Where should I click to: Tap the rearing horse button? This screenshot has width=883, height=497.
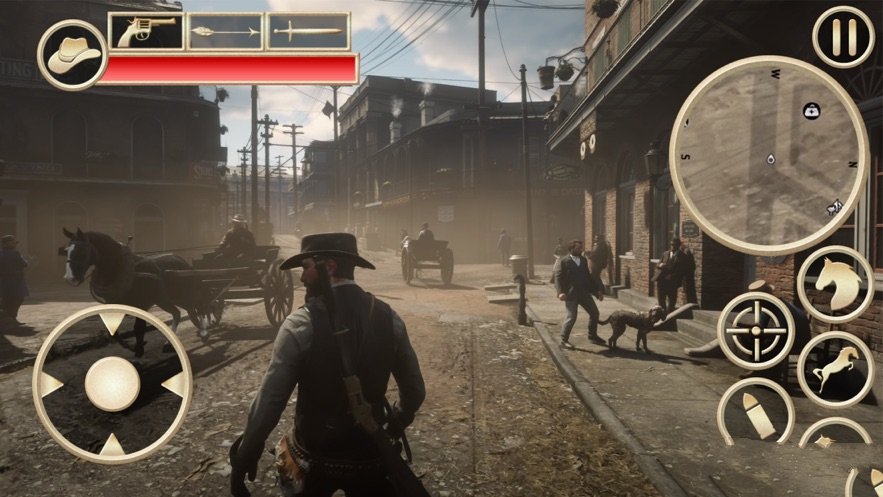[x=836, y=369]
